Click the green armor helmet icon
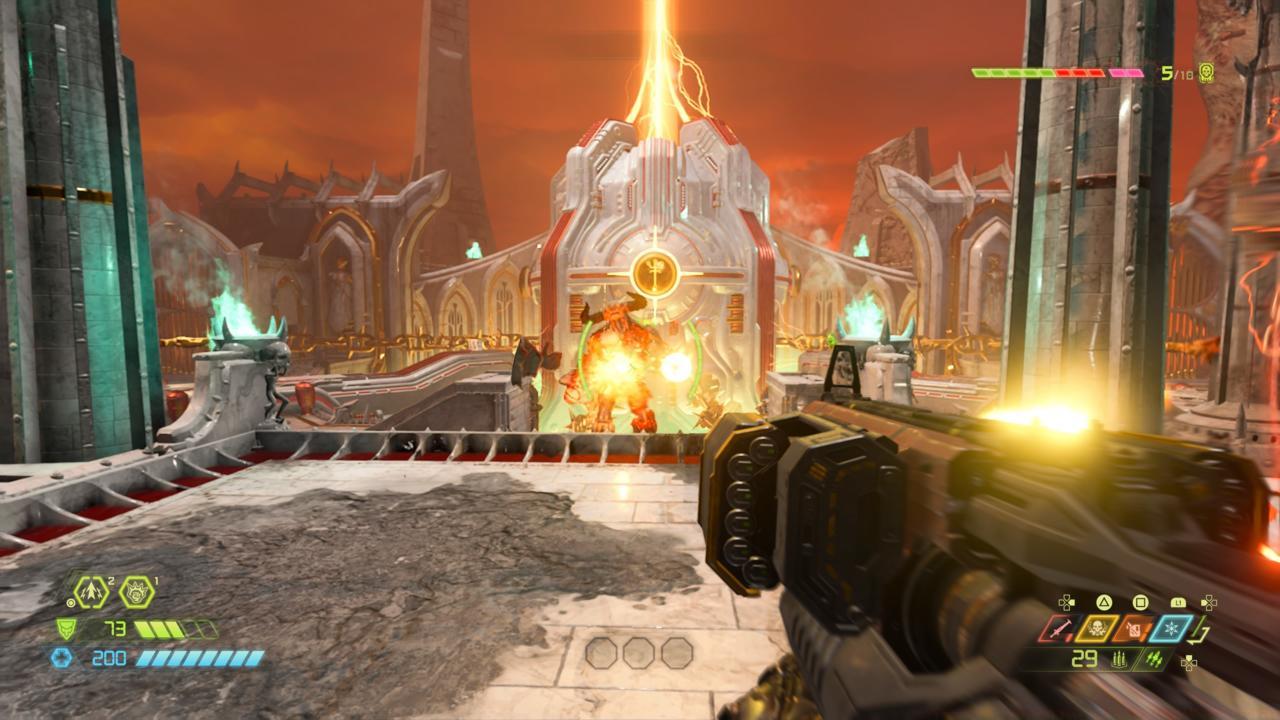The image size is (1280, 720). (x=66, y=629)
